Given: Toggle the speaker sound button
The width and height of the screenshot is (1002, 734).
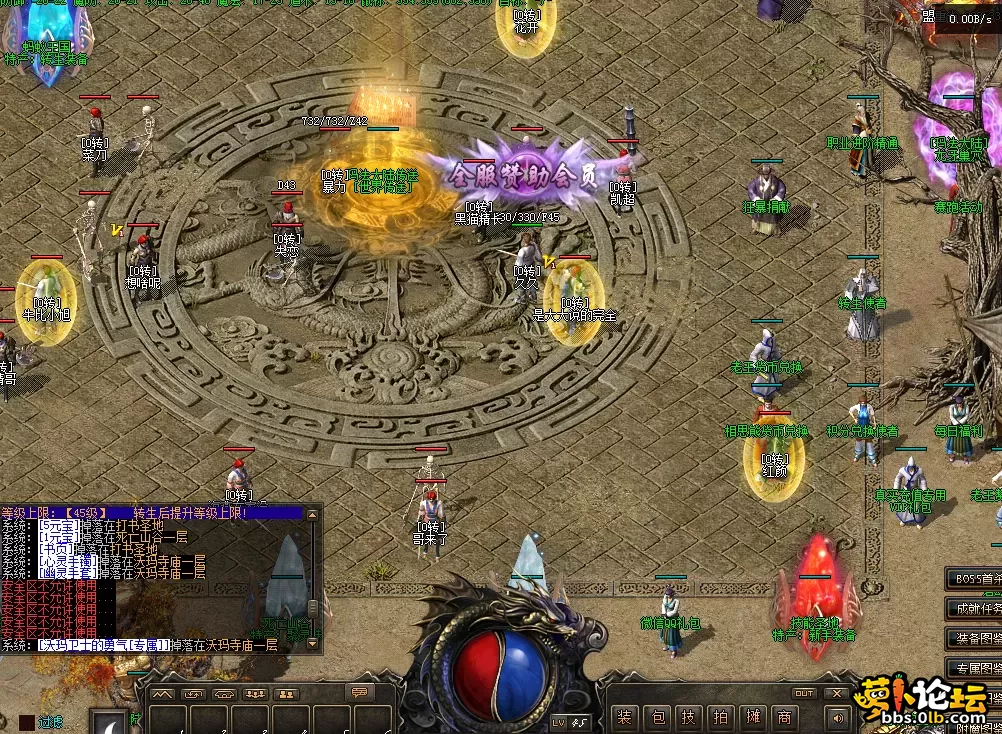Looking at the screenshot, I should pyautogui.click(x=836, y=716).
